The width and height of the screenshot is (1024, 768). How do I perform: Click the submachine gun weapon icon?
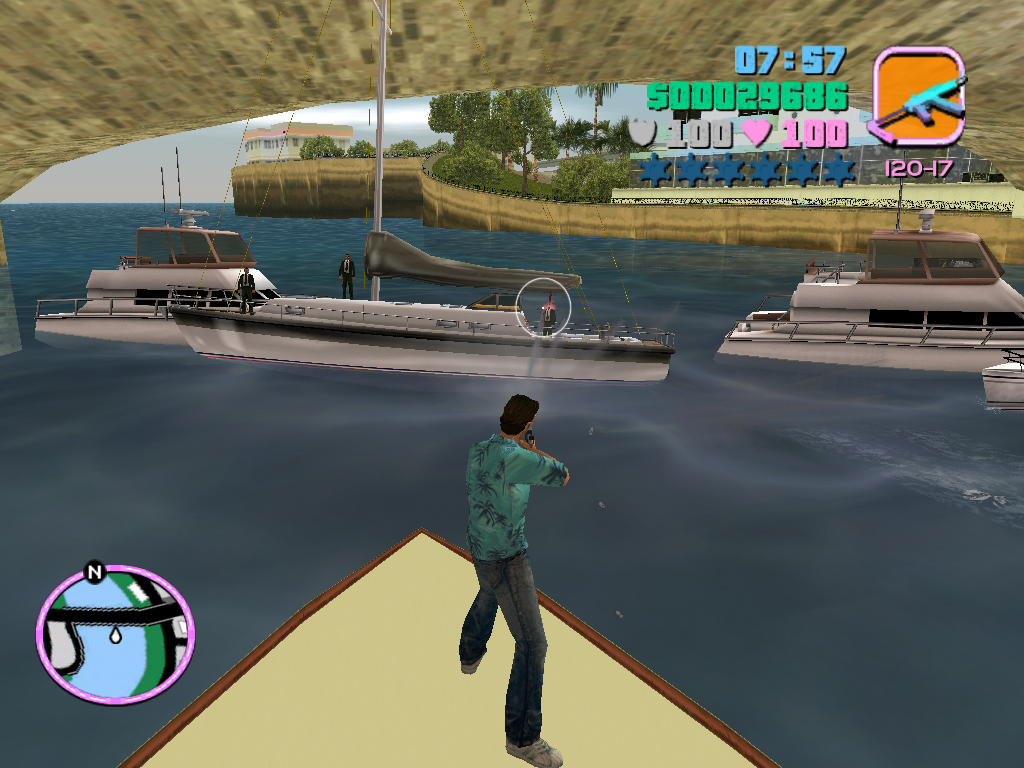coord(918,96)
